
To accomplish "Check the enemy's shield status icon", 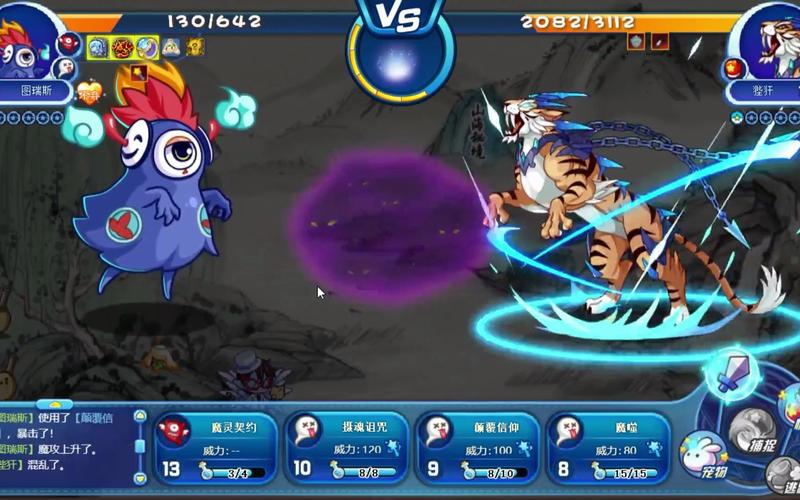I will (636, 41).
